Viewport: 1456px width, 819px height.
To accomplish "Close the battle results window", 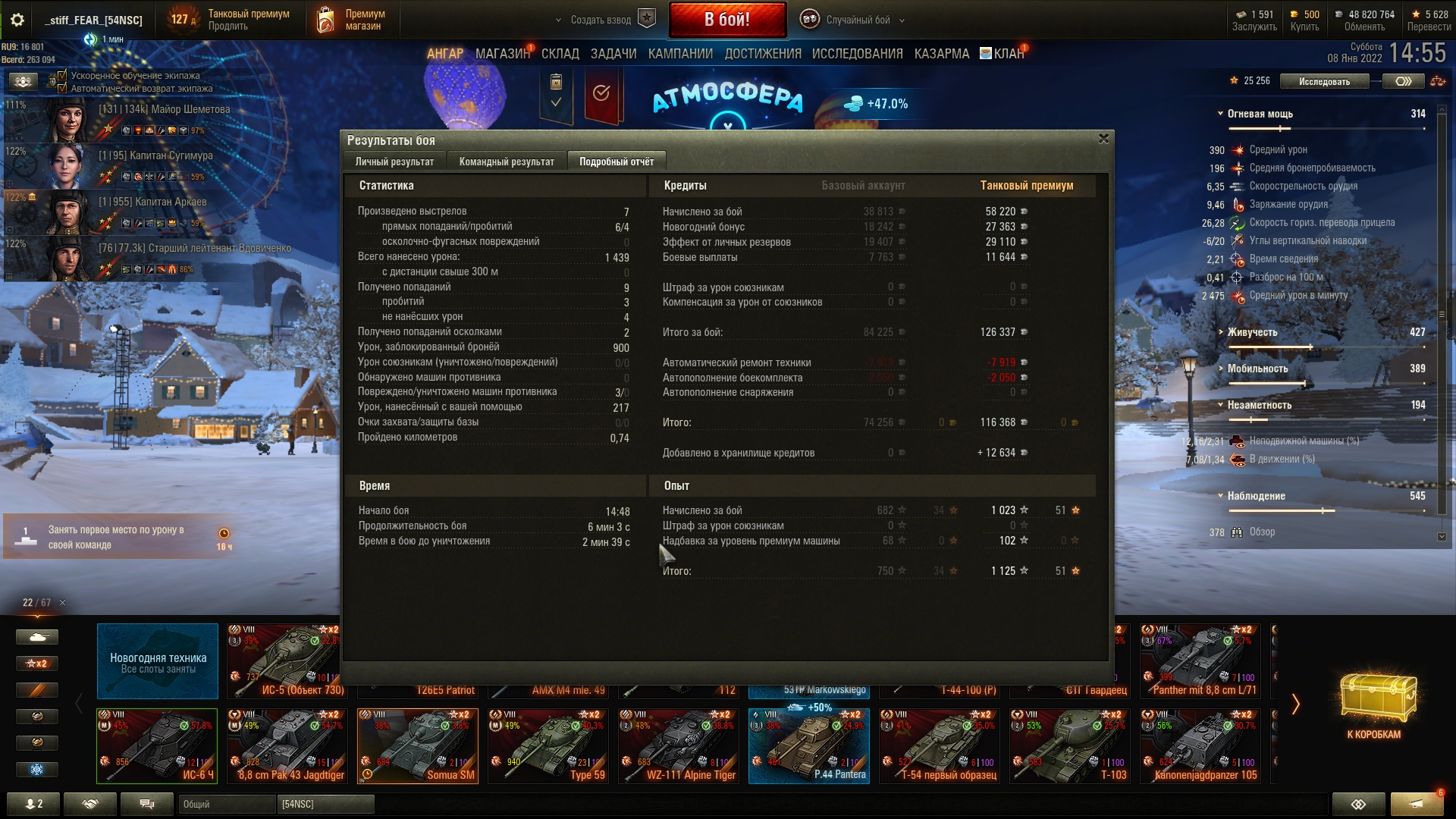I will (x=1103, y=139).
